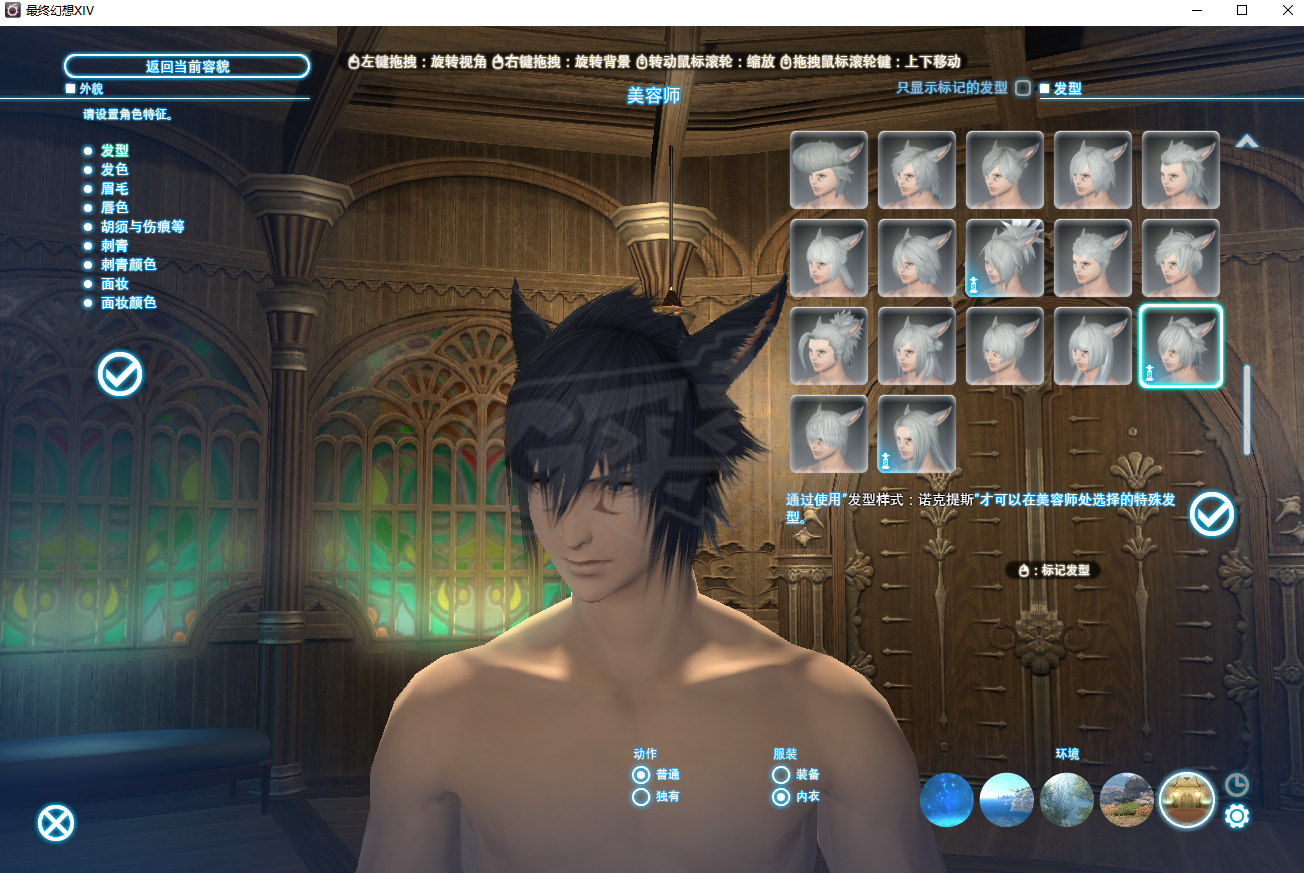The width and height of the screenshot is (1304, 873).
Task: Choose the long straight hairstyle in the last row
Action: (917, 434)
